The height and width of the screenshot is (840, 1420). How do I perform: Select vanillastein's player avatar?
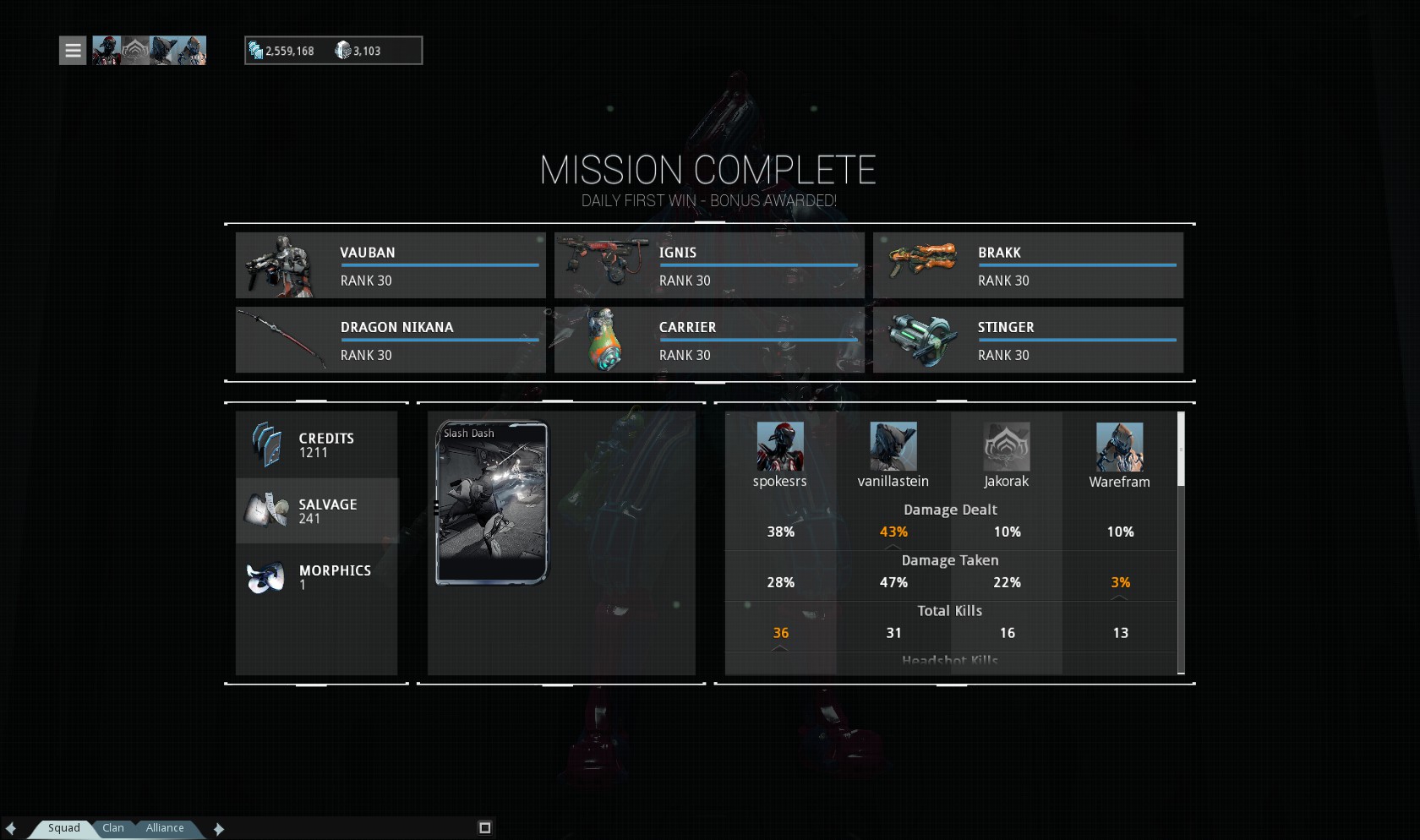click(x=893, y=447)
